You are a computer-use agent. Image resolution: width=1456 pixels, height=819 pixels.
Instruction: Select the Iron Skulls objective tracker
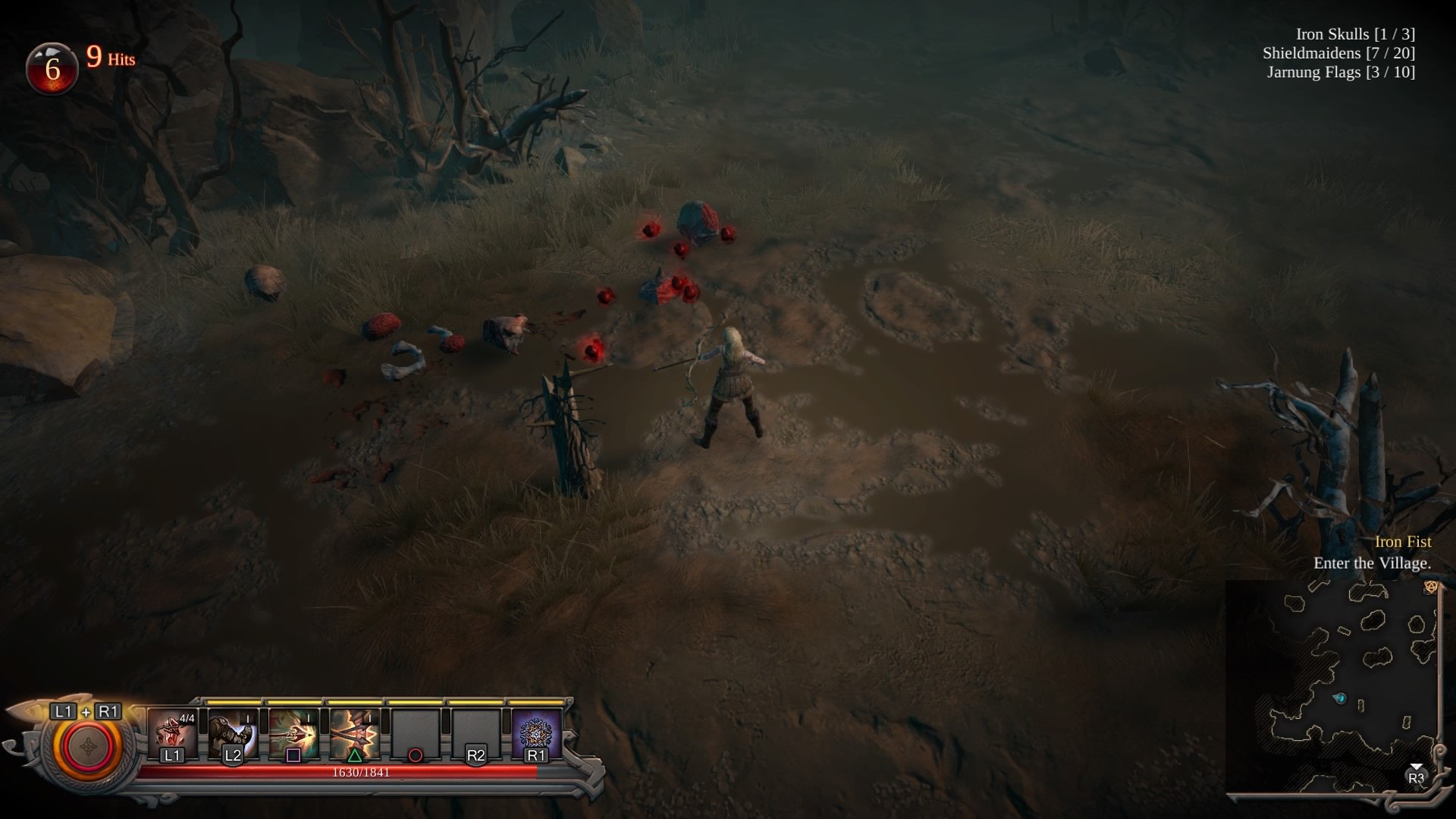coord(1355,34)
